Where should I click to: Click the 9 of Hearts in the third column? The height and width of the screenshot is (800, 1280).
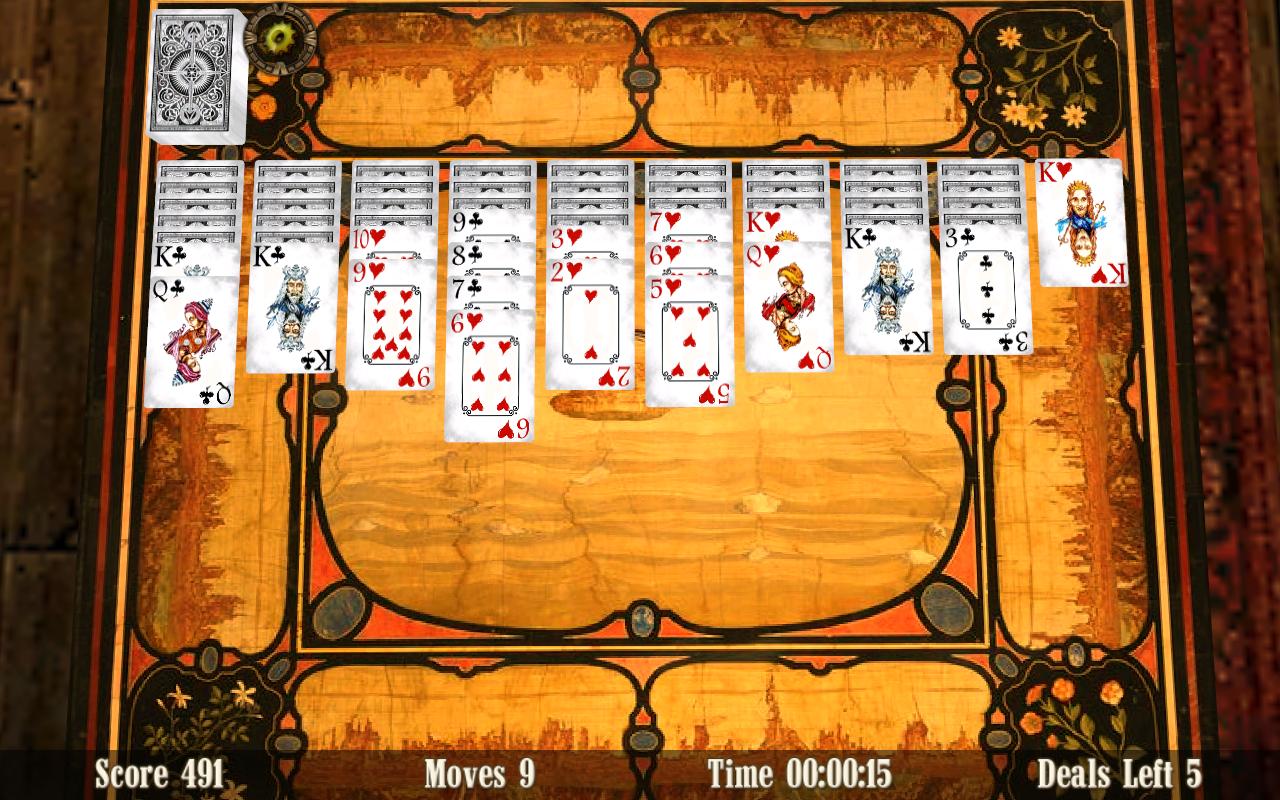(393, 330)
